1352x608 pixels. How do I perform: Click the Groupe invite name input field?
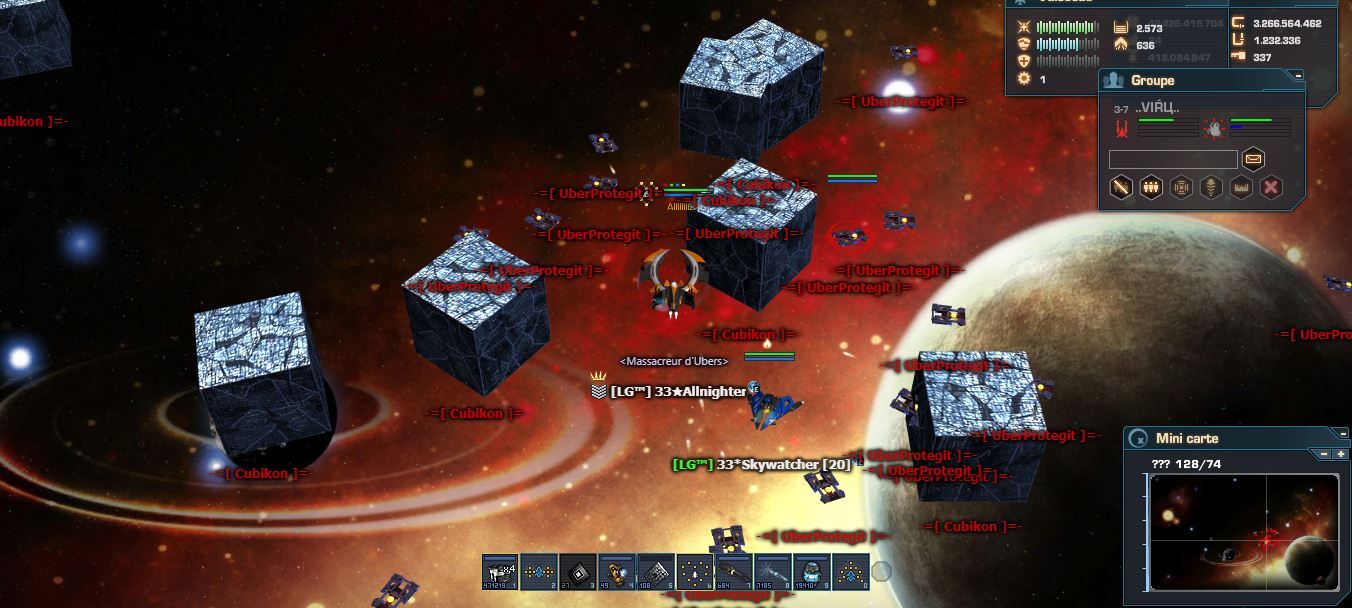[1173, 159]
